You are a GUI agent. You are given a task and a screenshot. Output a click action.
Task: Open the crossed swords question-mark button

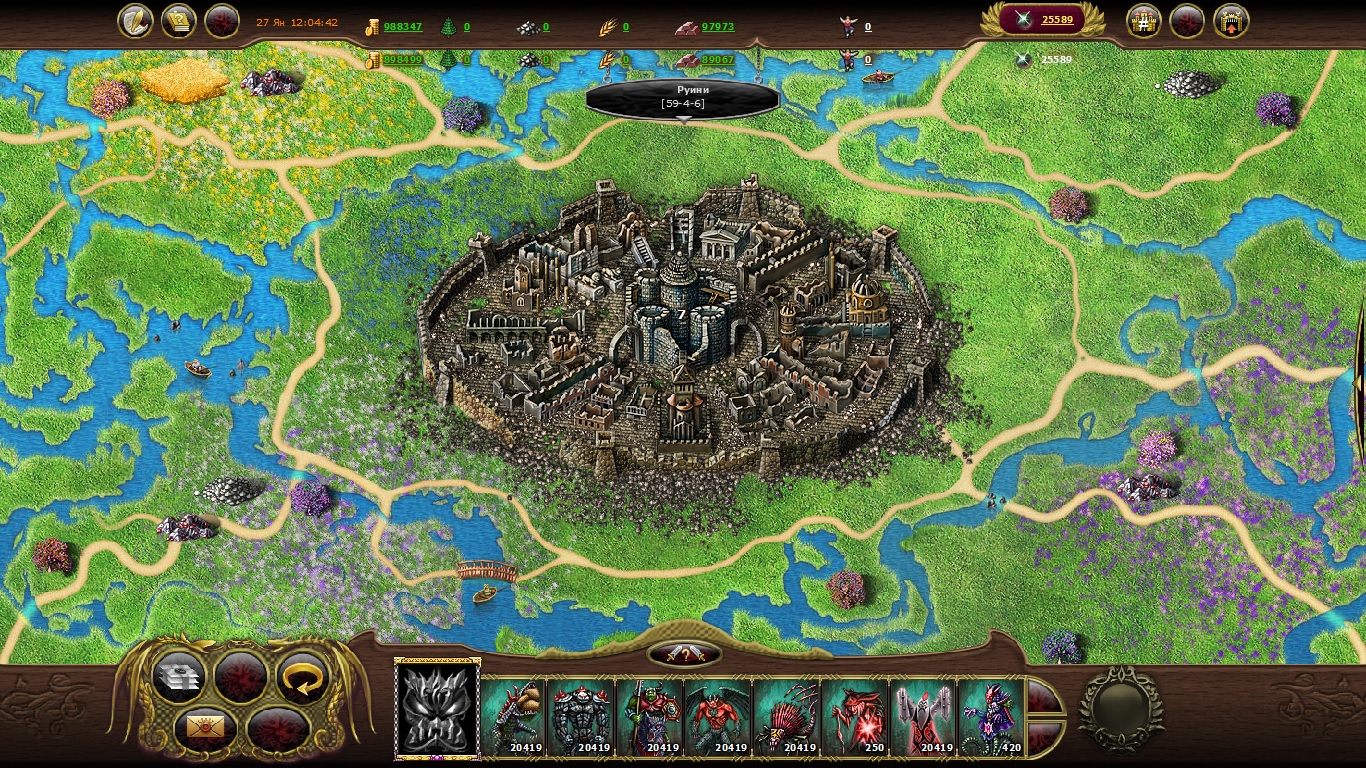click(x=685, y=654)
